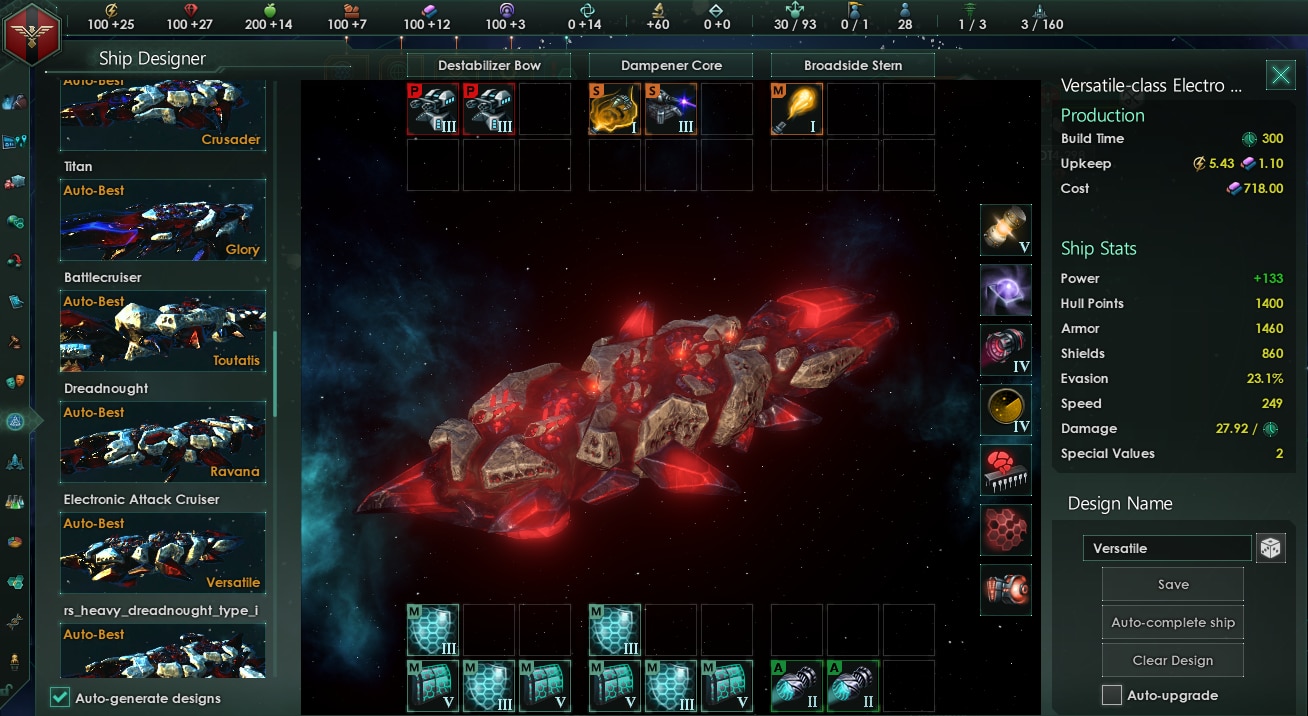Screen dimensions: 1308x716
Task: Clear Design of the current ship
Action: pos(1172,661)
